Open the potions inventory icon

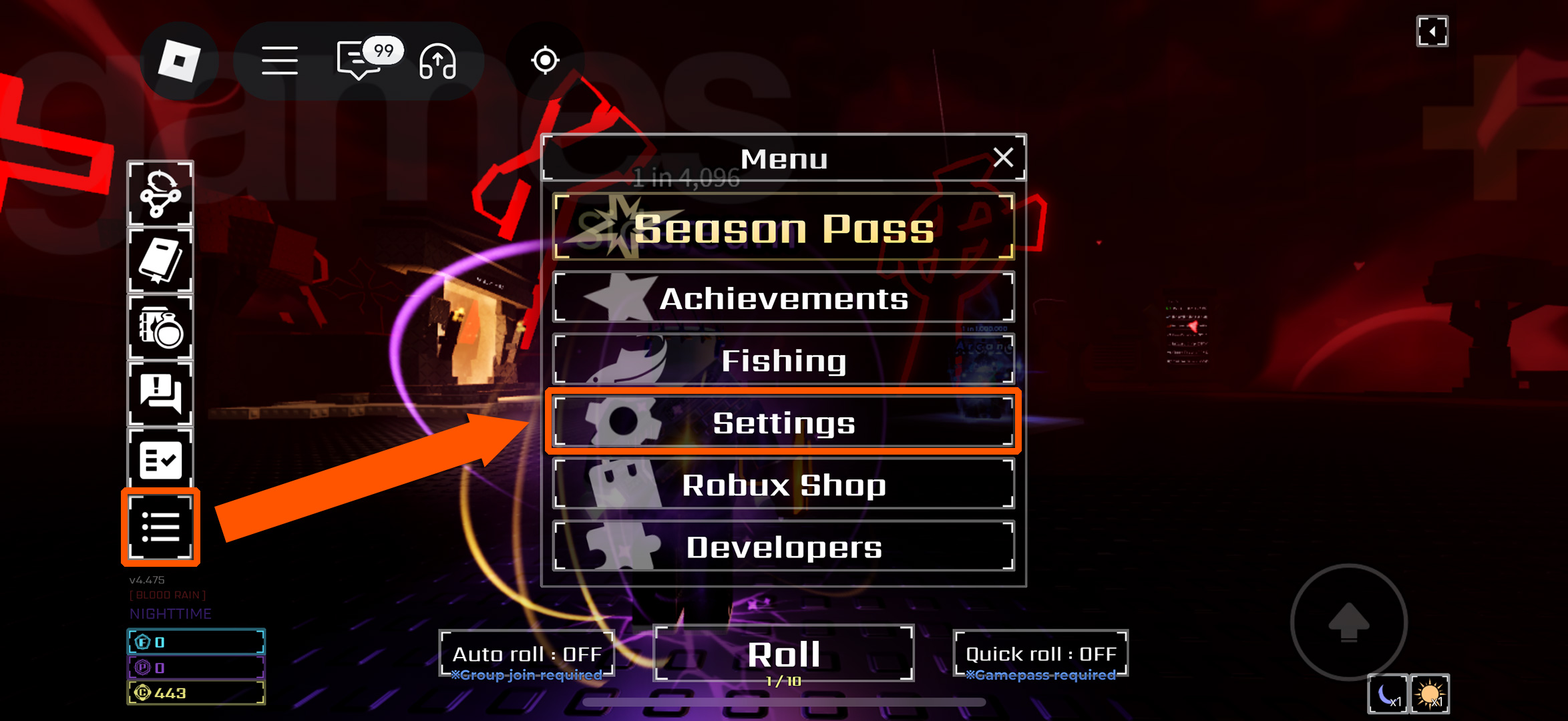pos(160,327)
